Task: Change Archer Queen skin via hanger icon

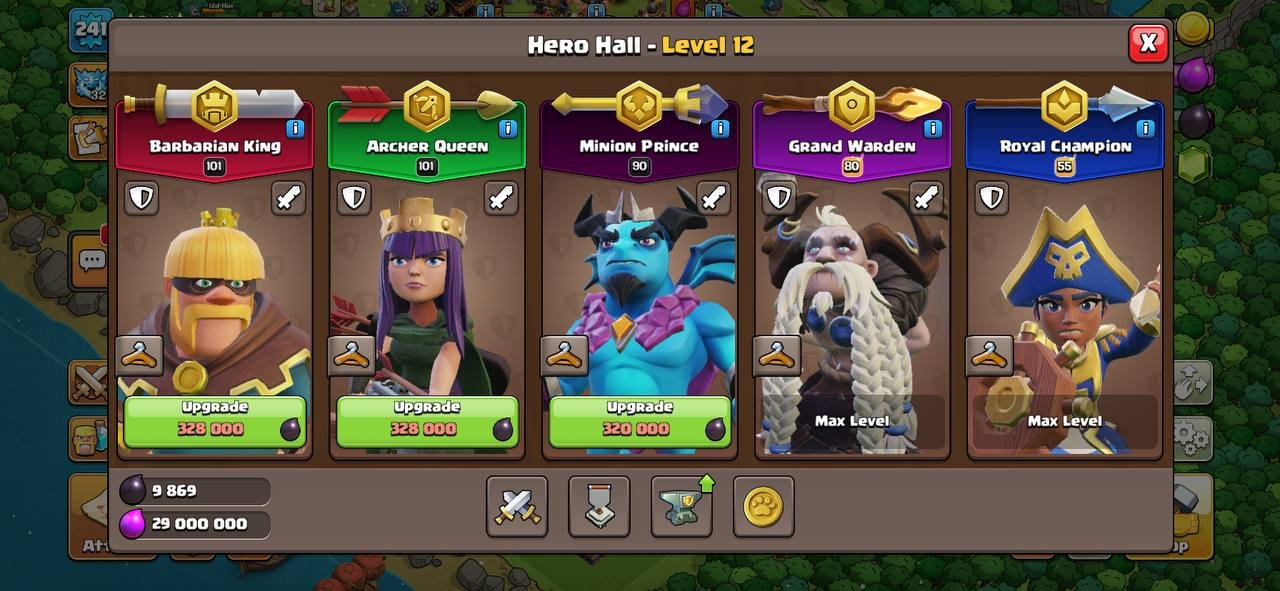Action: [x=352, y=355]
